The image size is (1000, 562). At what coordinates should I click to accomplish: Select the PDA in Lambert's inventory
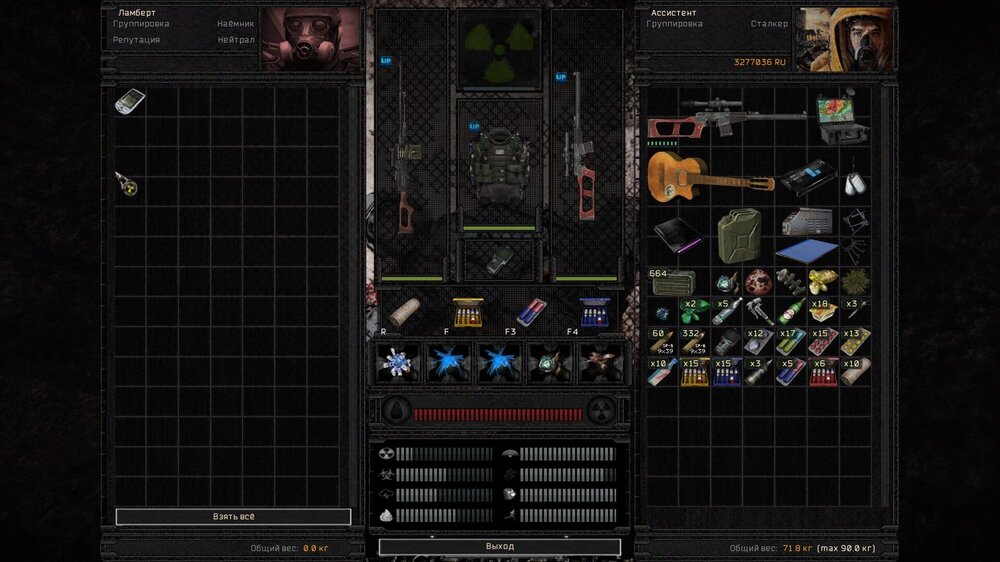[129, 101]
